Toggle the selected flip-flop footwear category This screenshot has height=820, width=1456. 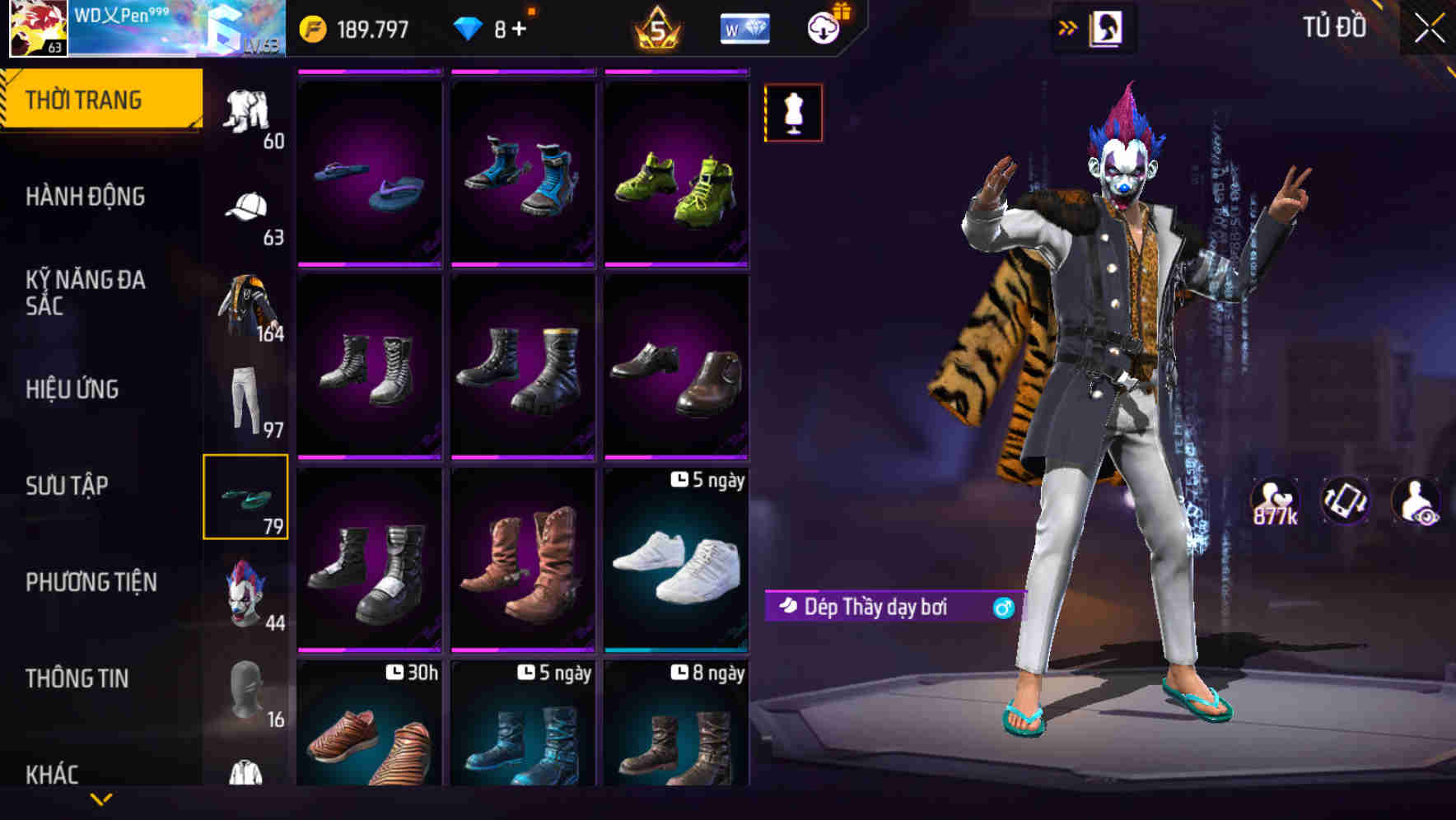pos(246,495)
